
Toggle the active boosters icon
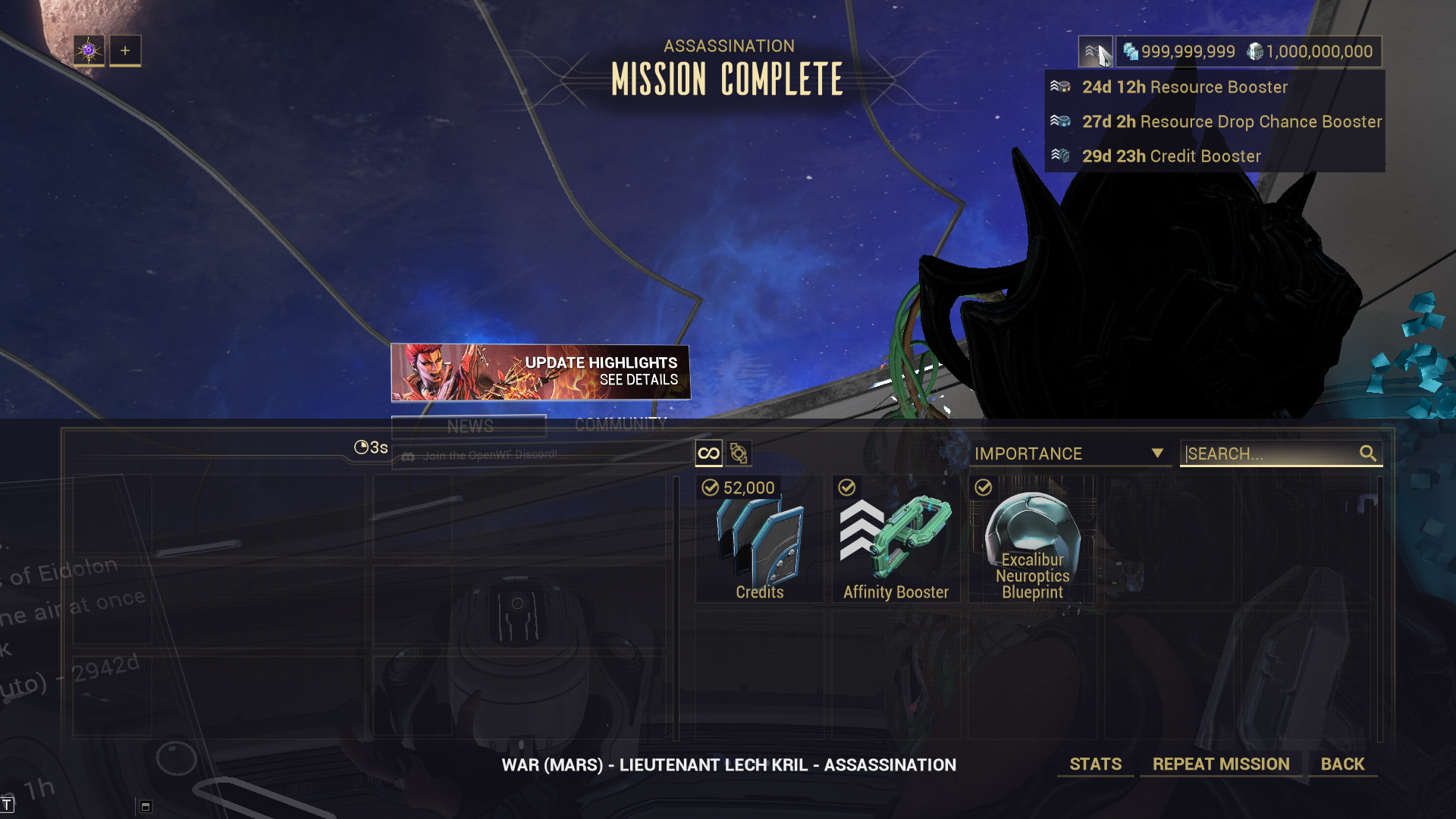click(x=1094, y=52)
